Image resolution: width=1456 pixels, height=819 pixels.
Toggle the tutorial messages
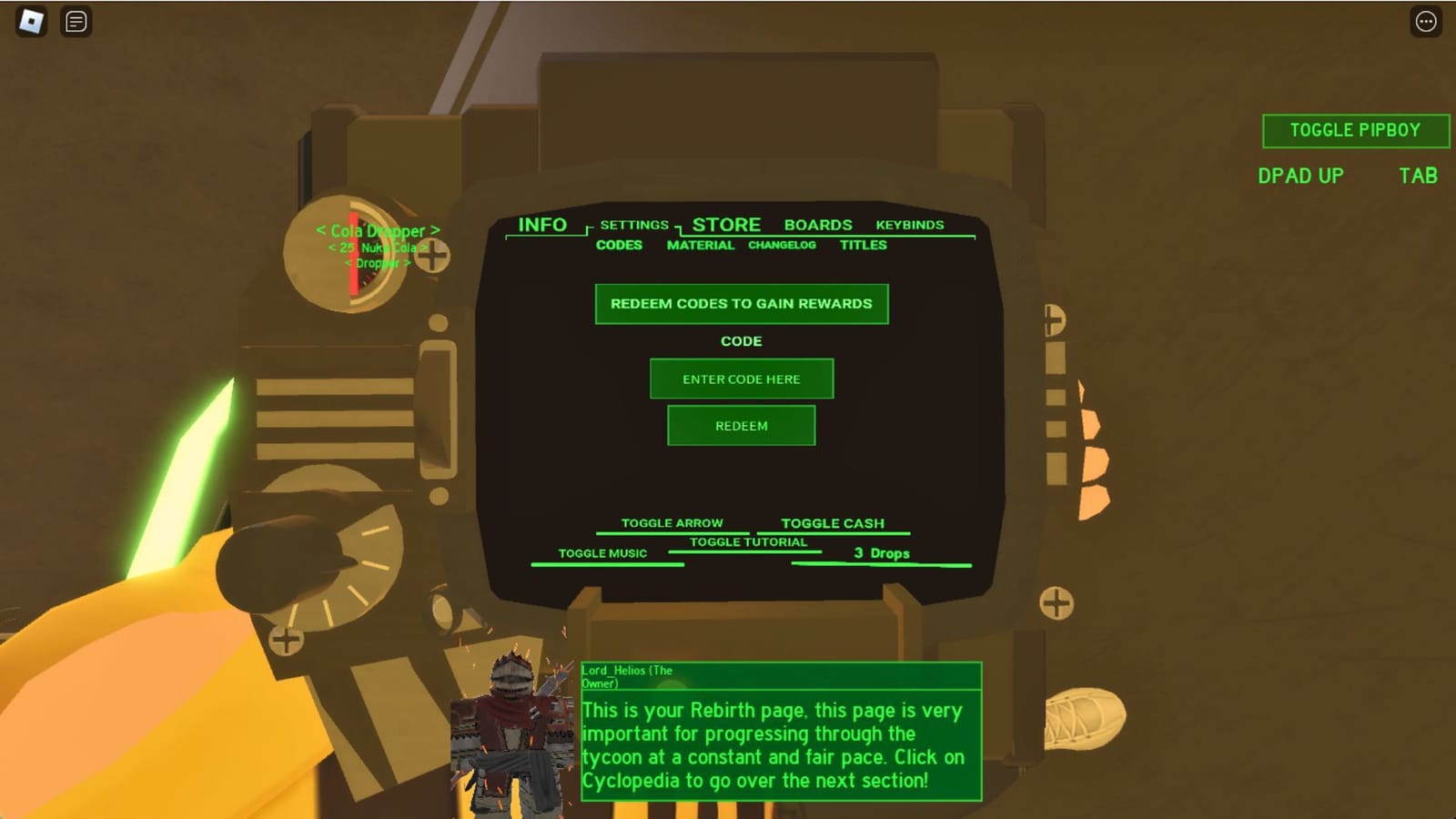[747, 541]
